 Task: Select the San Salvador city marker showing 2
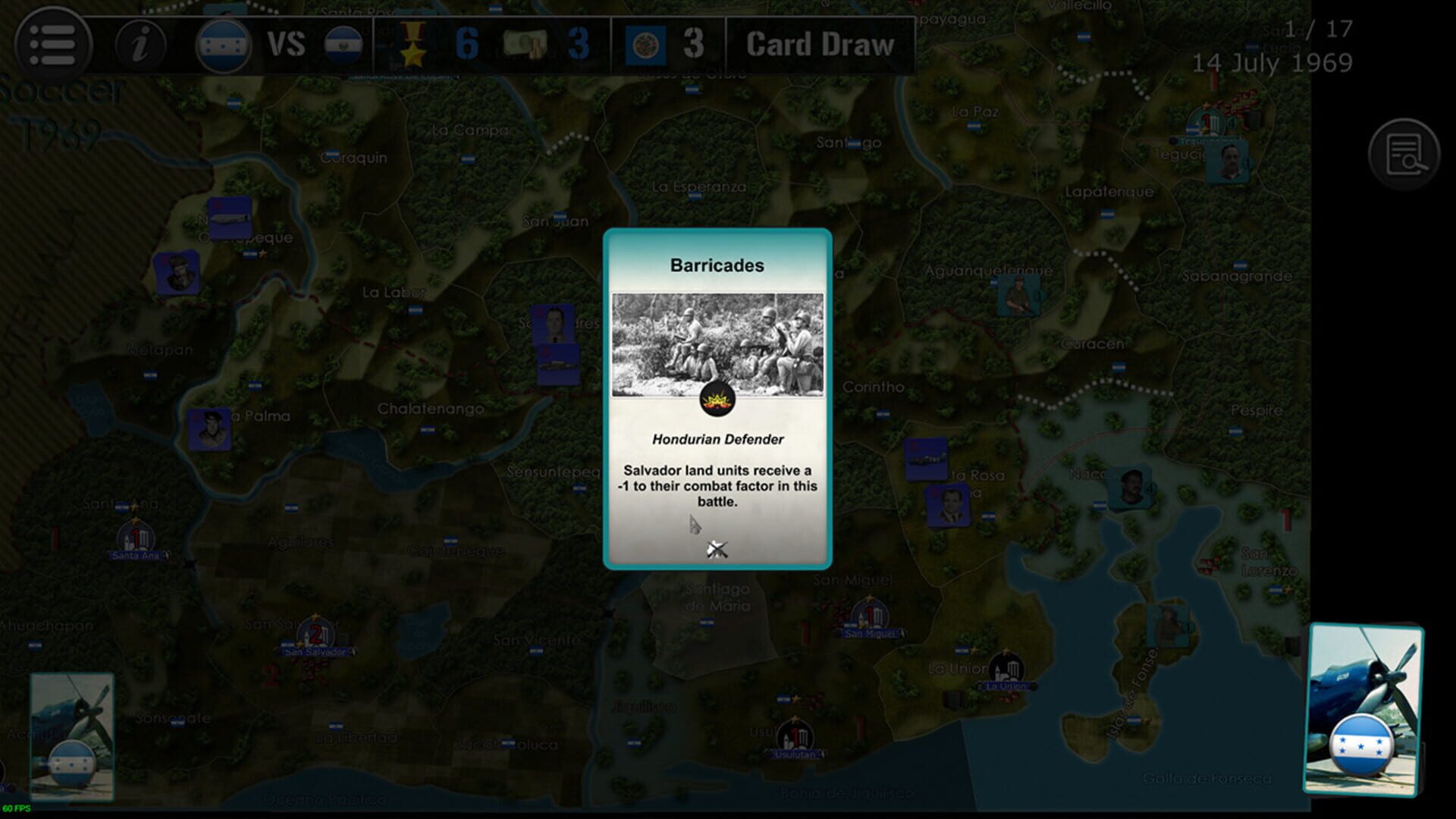[x=315, y=632]
